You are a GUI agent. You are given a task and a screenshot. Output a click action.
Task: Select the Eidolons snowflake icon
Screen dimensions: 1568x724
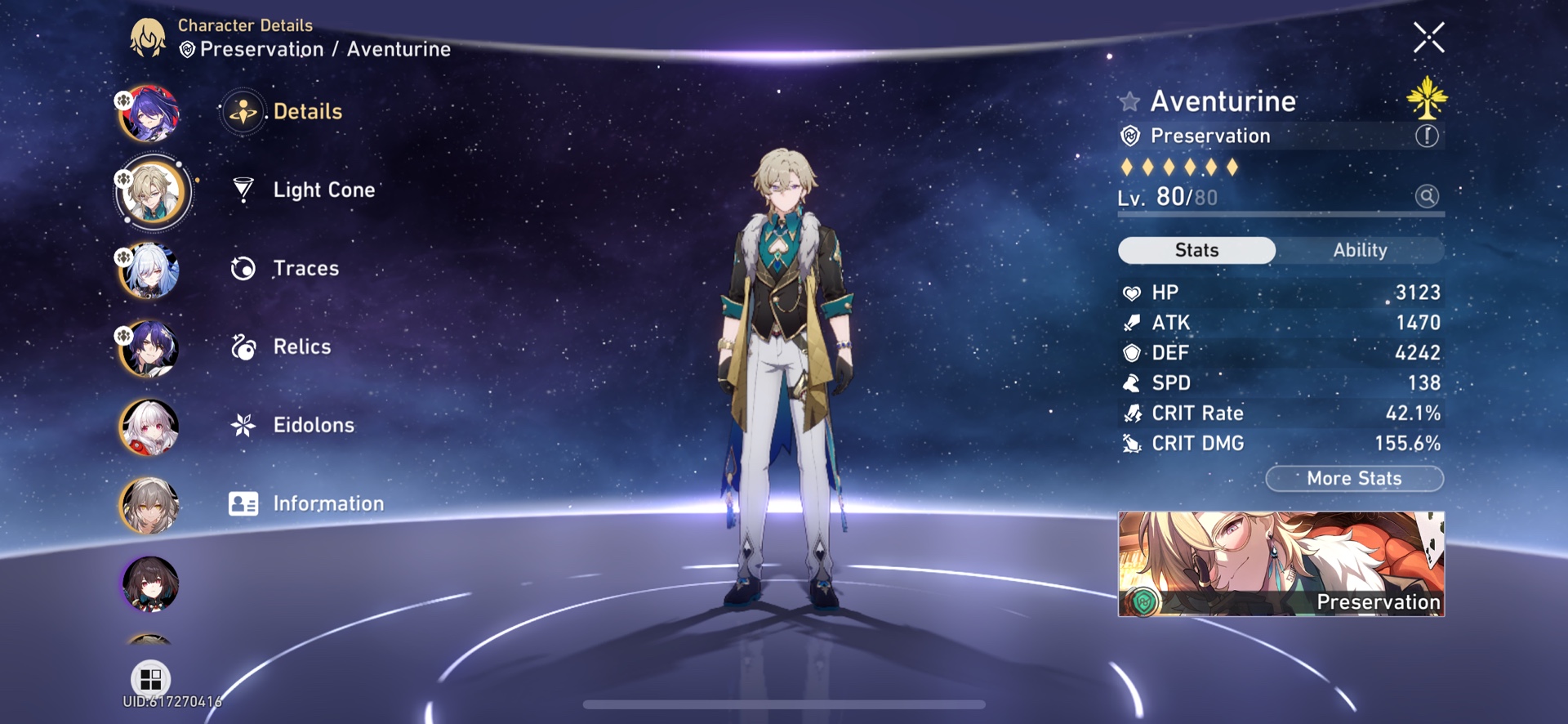point(243,424)
